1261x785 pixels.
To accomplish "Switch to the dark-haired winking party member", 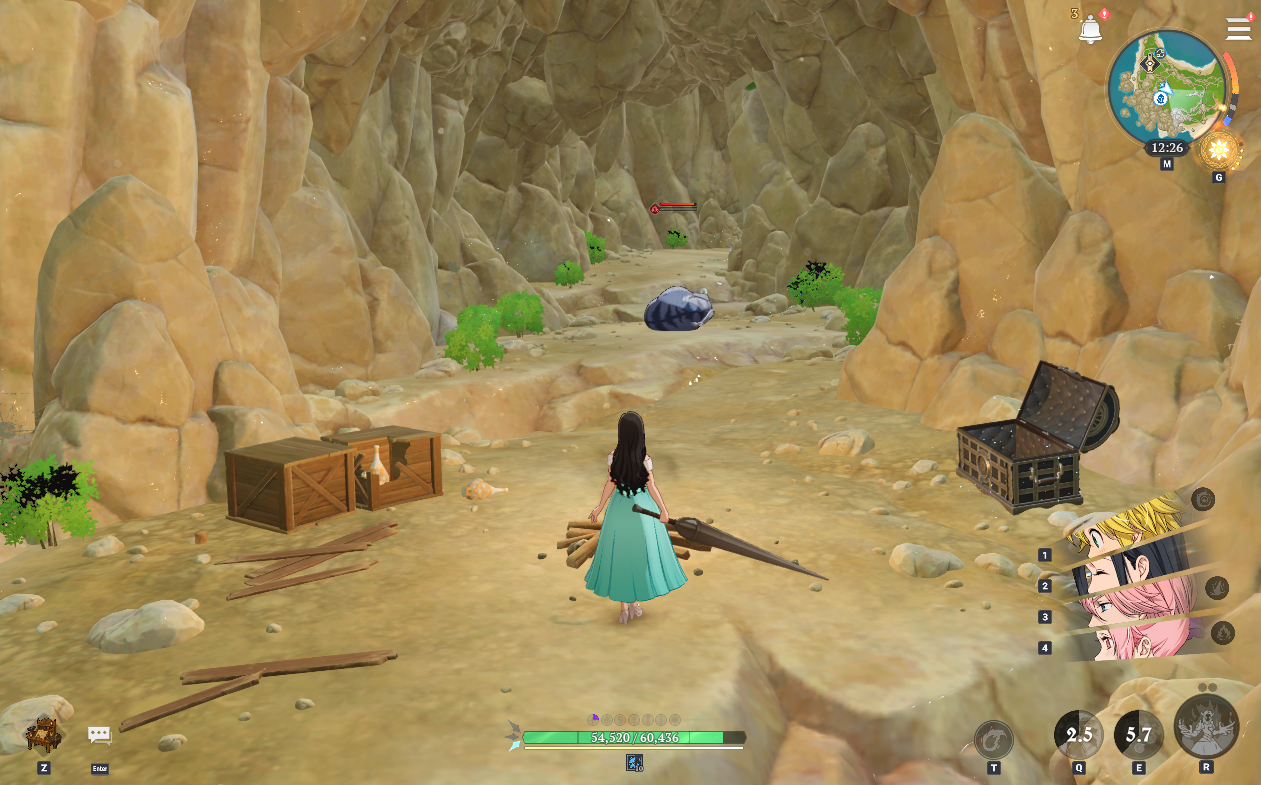I will point(1130,572).
